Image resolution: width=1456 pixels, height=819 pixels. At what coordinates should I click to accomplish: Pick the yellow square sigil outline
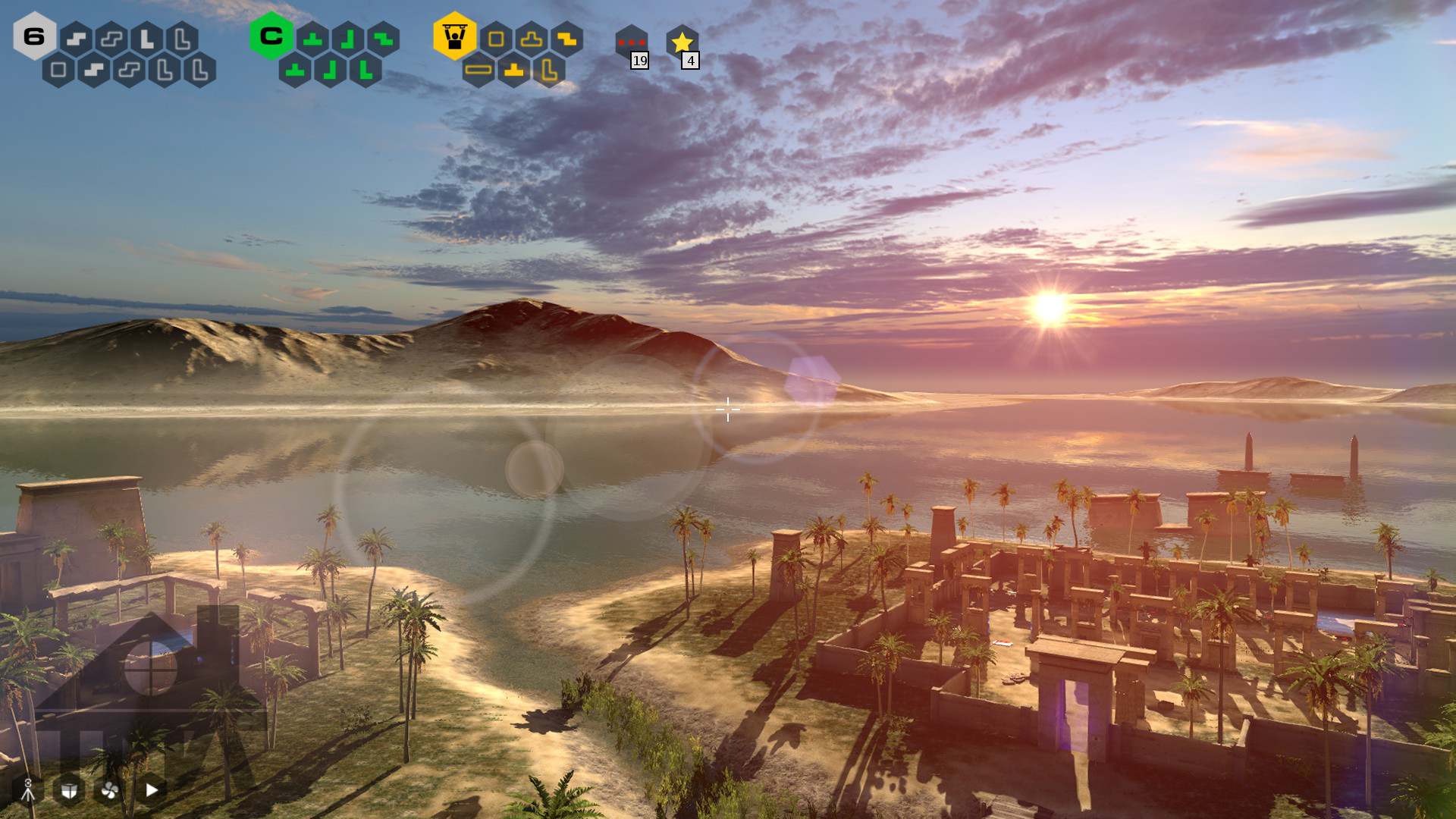[x=496, y=39]
